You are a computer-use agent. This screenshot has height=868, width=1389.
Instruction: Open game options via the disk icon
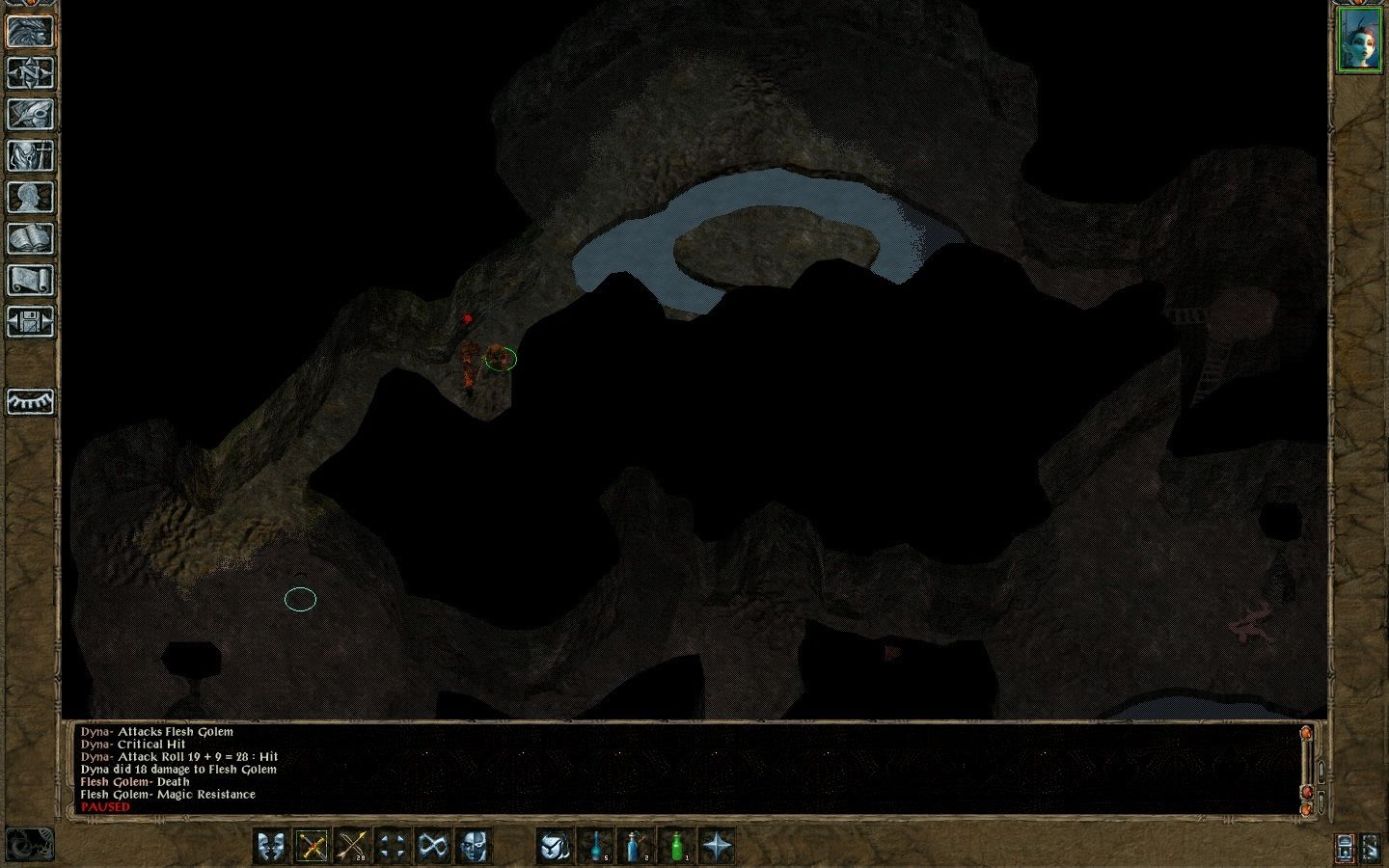32,319
